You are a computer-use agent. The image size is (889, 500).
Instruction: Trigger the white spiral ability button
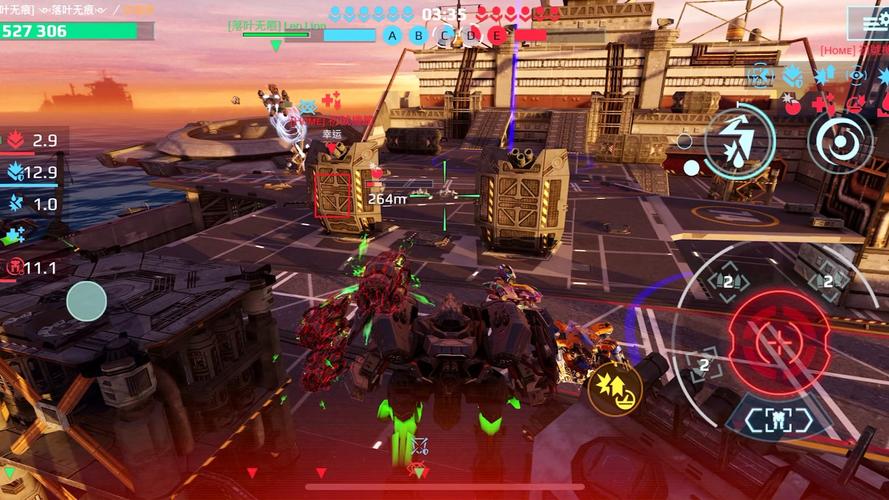tap(841, 141)
